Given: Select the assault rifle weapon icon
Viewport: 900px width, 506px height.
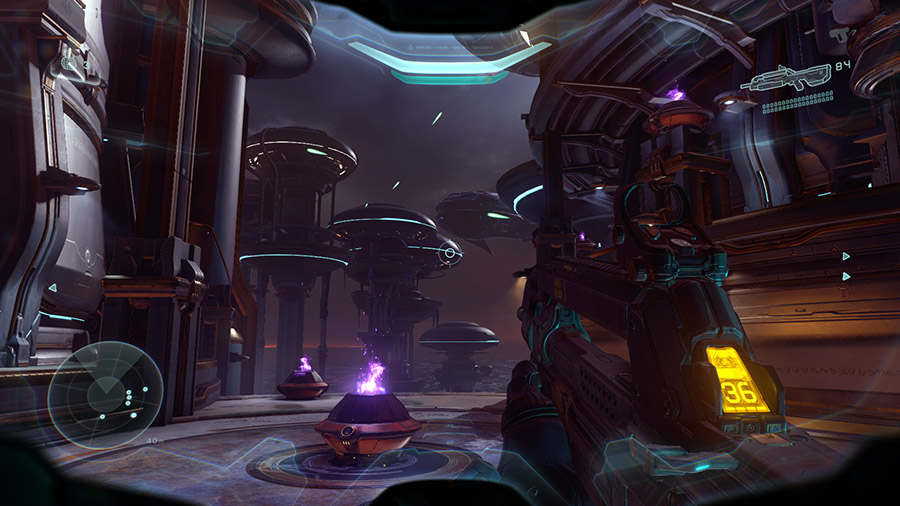Looking at the screenshot, I should click(x=788, y=78).
